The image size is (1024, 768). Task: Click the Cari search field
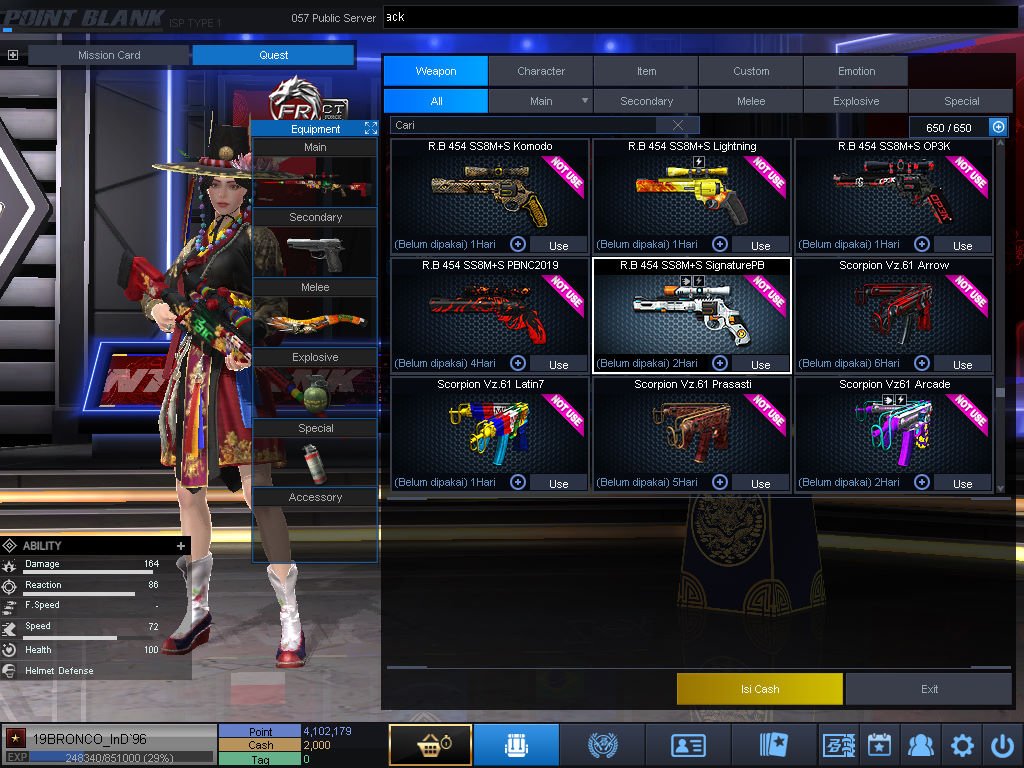click(525, 125)
